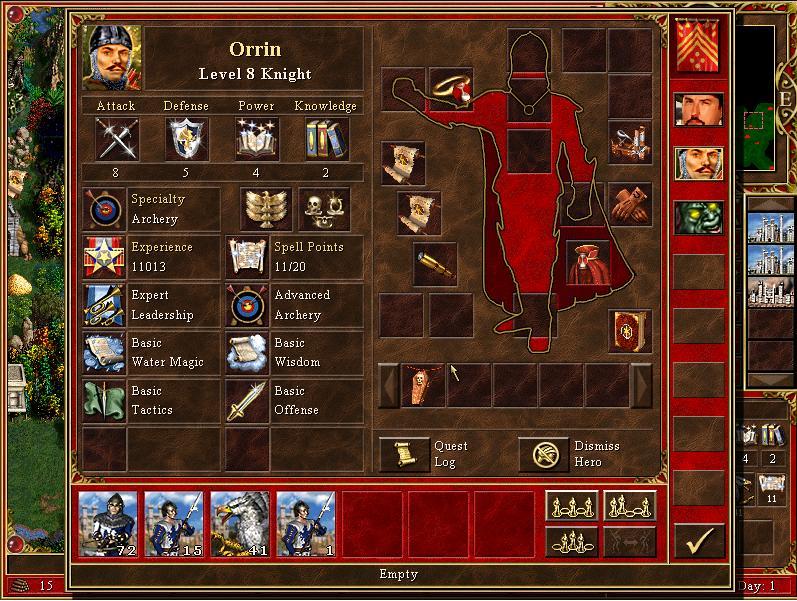The image size is (797, 601).
Task: Select the spyglass artifact
Action: point(435,263)
